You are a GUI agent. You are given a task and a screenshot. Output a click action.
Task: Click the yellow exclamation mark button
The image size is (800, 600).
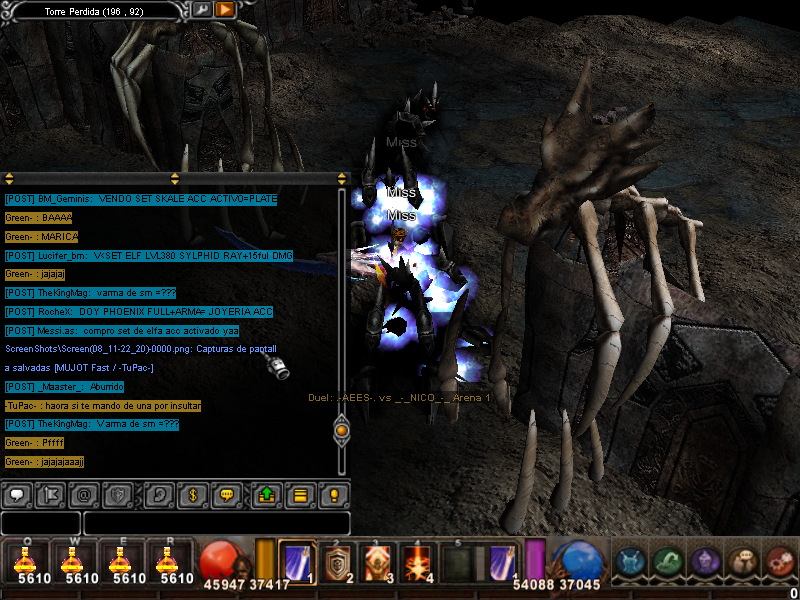tap(334, 494)
